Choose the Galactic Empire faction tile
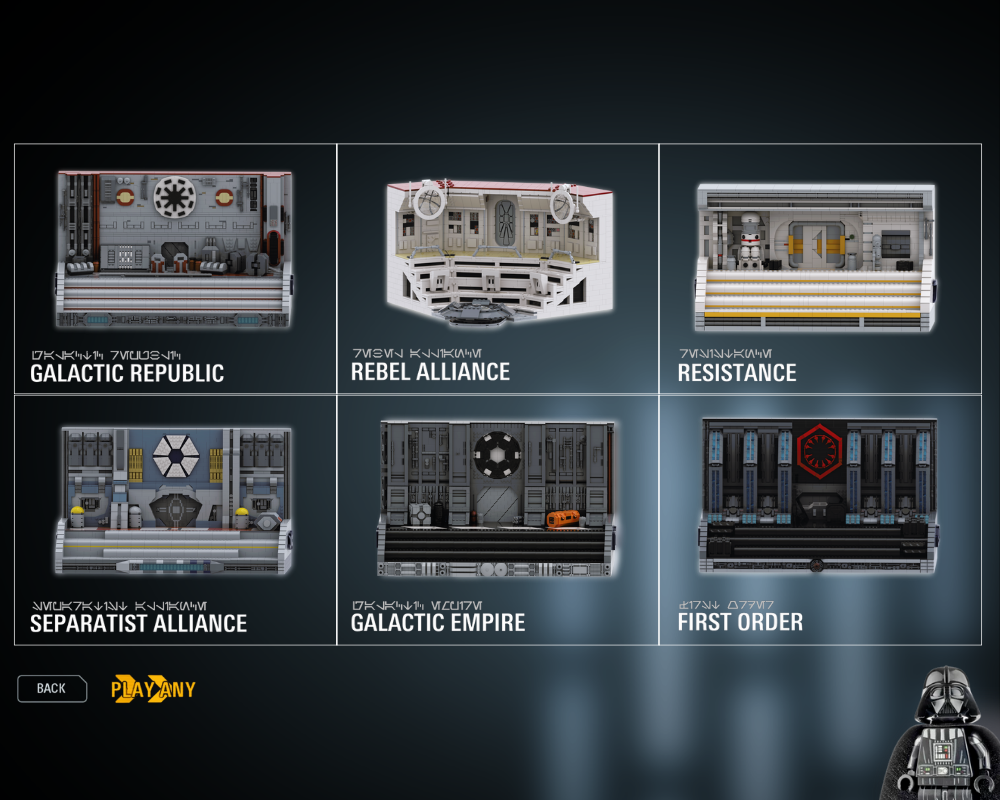 (x=497, y=519)
